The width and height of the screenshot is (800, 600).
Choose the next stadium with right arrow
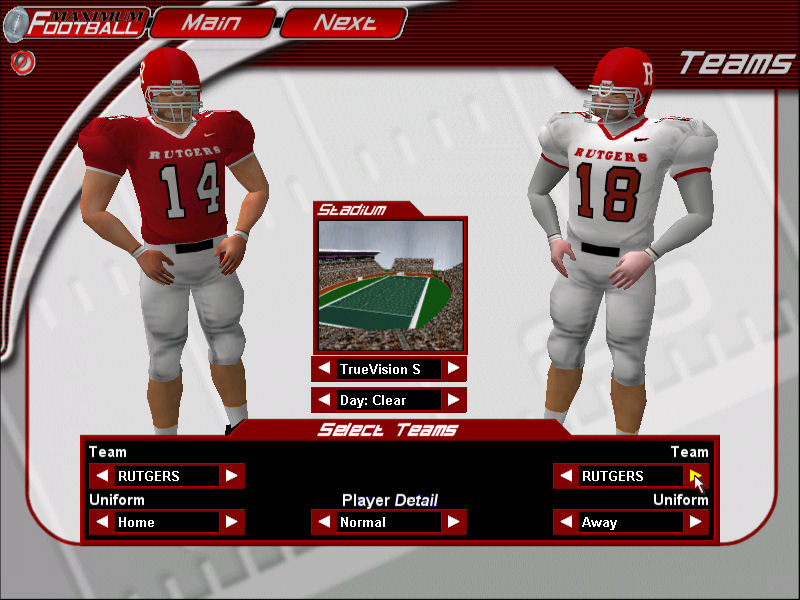[x=454, y=369]
